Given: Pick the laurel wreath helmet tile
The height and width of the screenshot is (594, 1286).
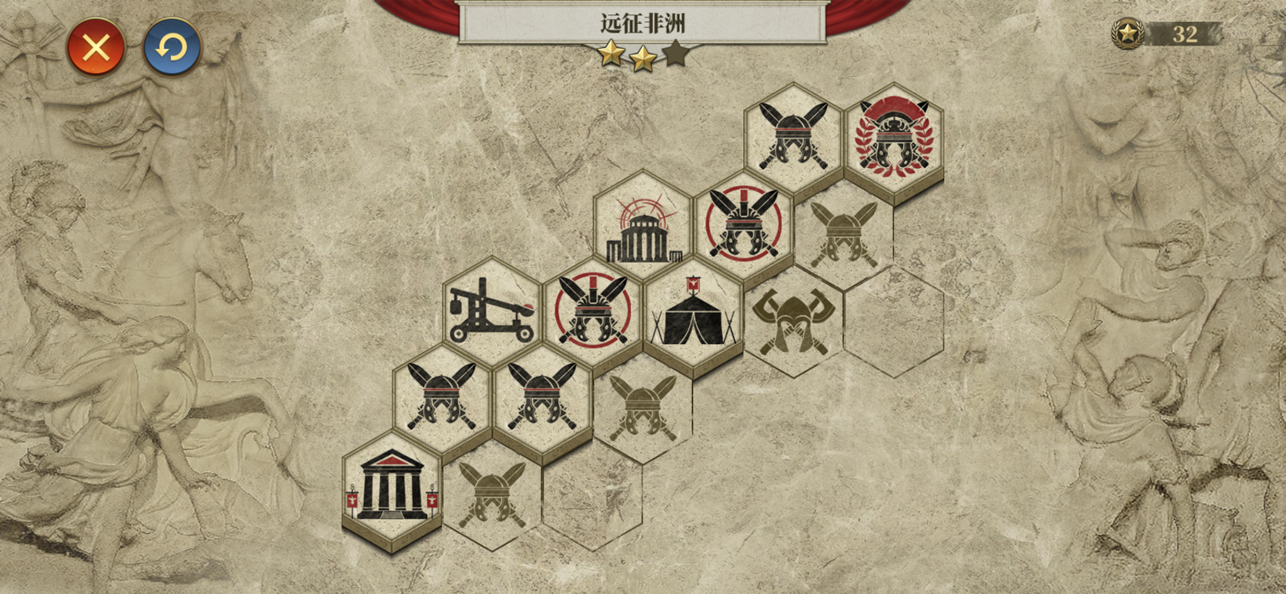Looking at the screenshot, I should 894,138.
